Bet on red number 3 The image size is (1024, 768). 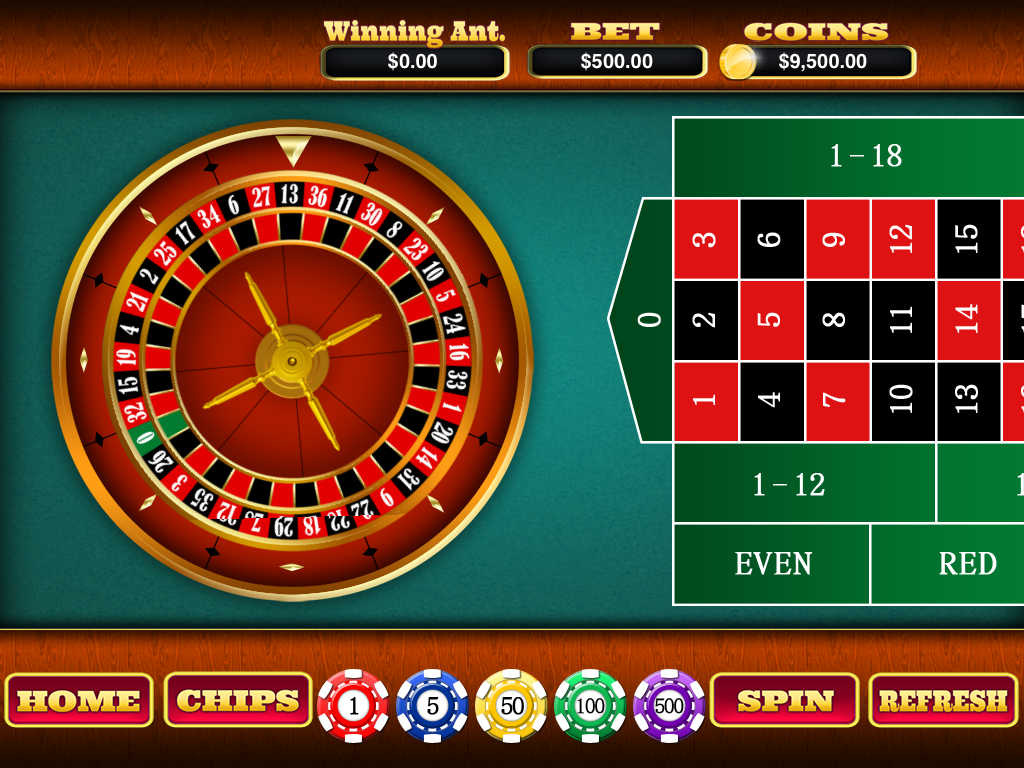click(706, 239)
